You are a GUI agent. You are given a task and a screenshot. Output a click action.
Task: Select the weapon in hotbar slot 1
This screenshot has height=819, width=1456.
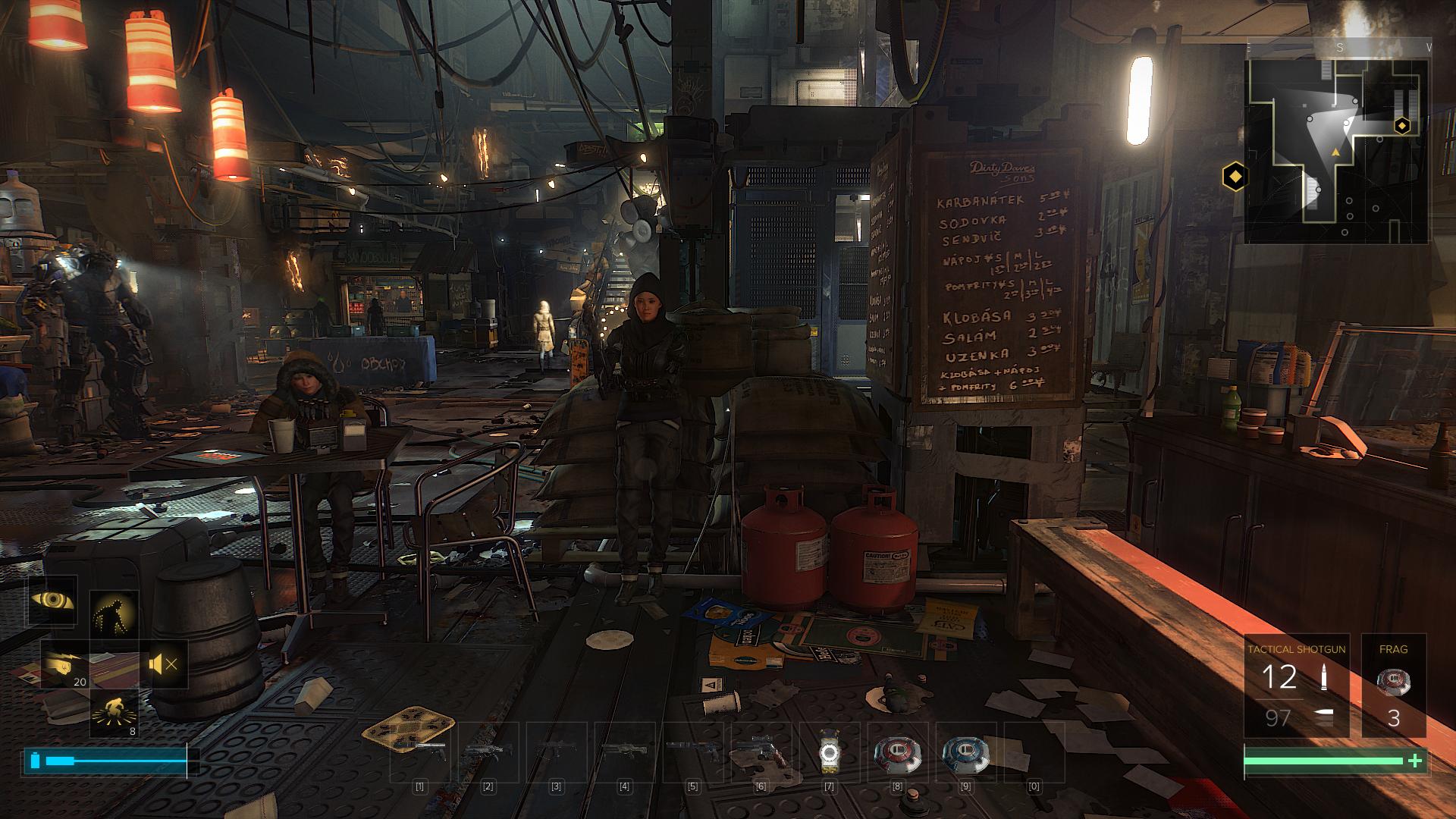[x=419, y=751]
